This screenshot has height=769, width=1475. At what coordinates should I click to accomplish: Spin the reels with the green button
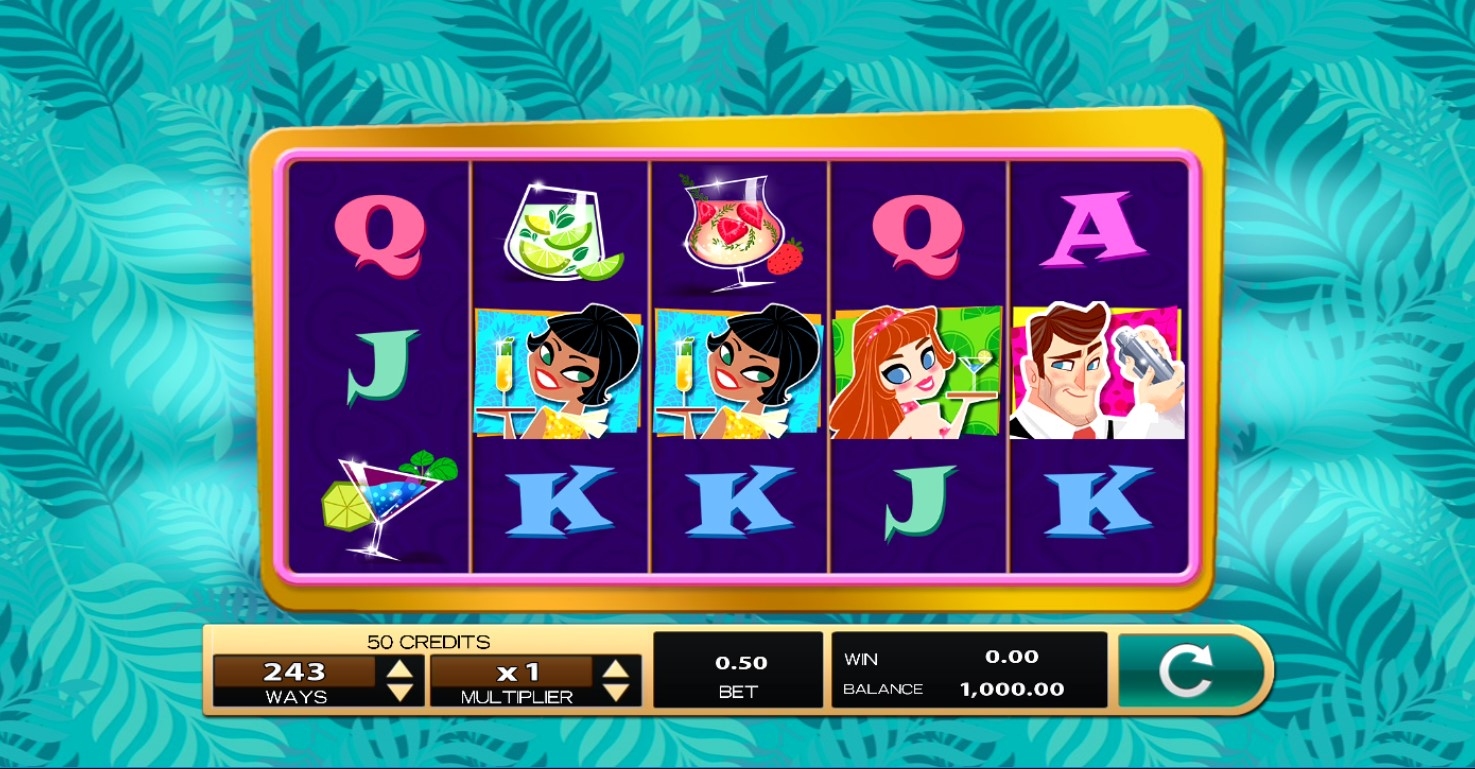(x=1186, y=670)
